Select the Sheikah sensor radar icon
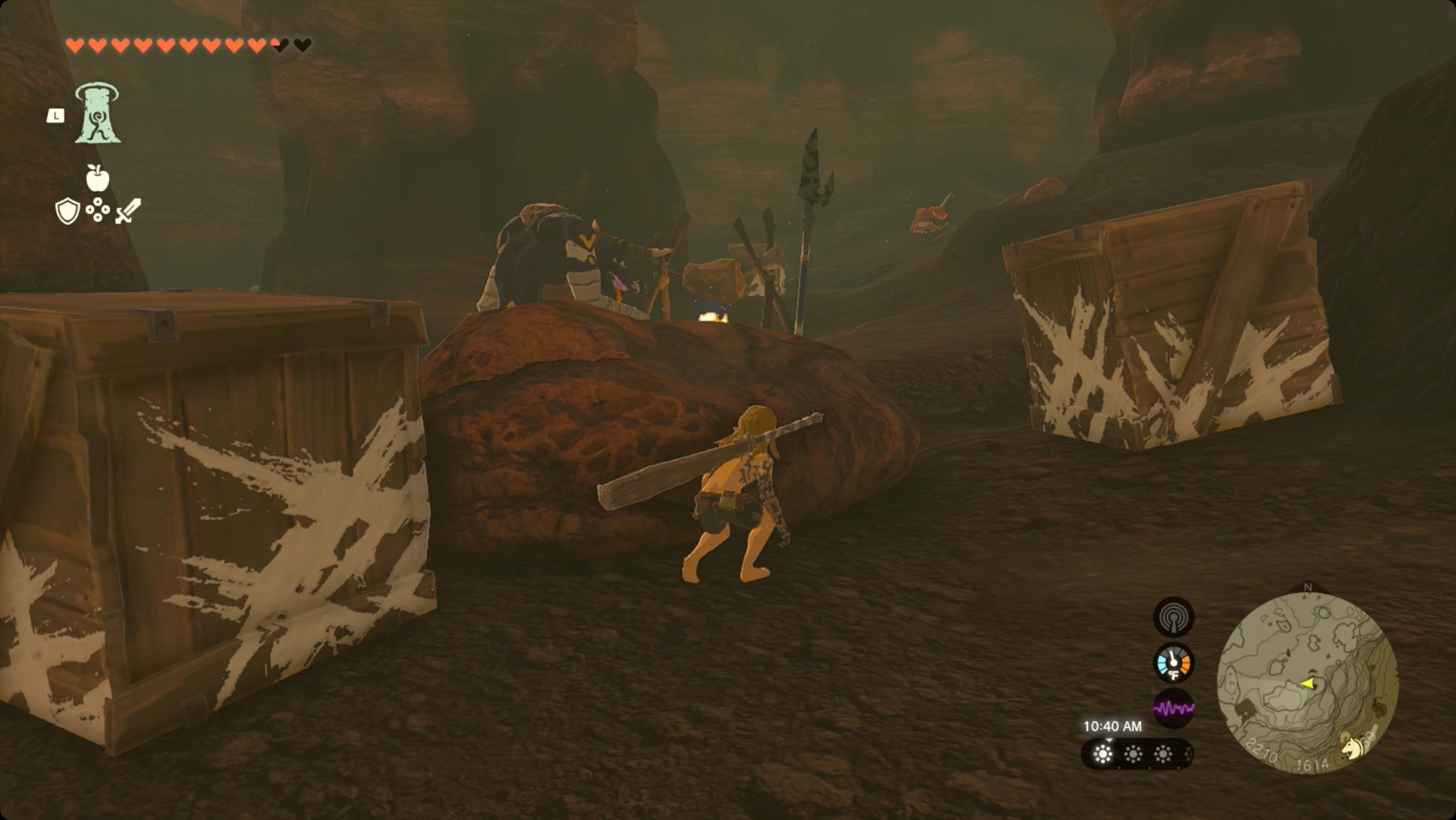Image resolution: width=1456 pixels, height=820 pixels. click(x=1173, y=617)
